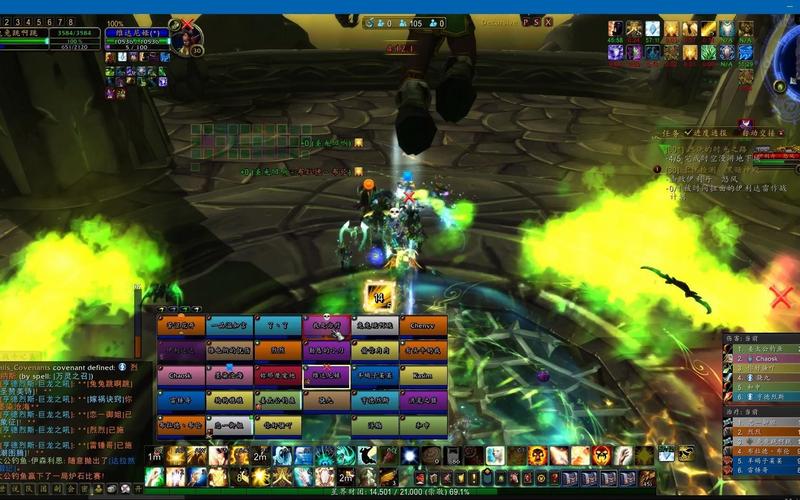Select the Chaosk row in damage meter
This screenshot has height=500, width=800.
pos(763,358)
